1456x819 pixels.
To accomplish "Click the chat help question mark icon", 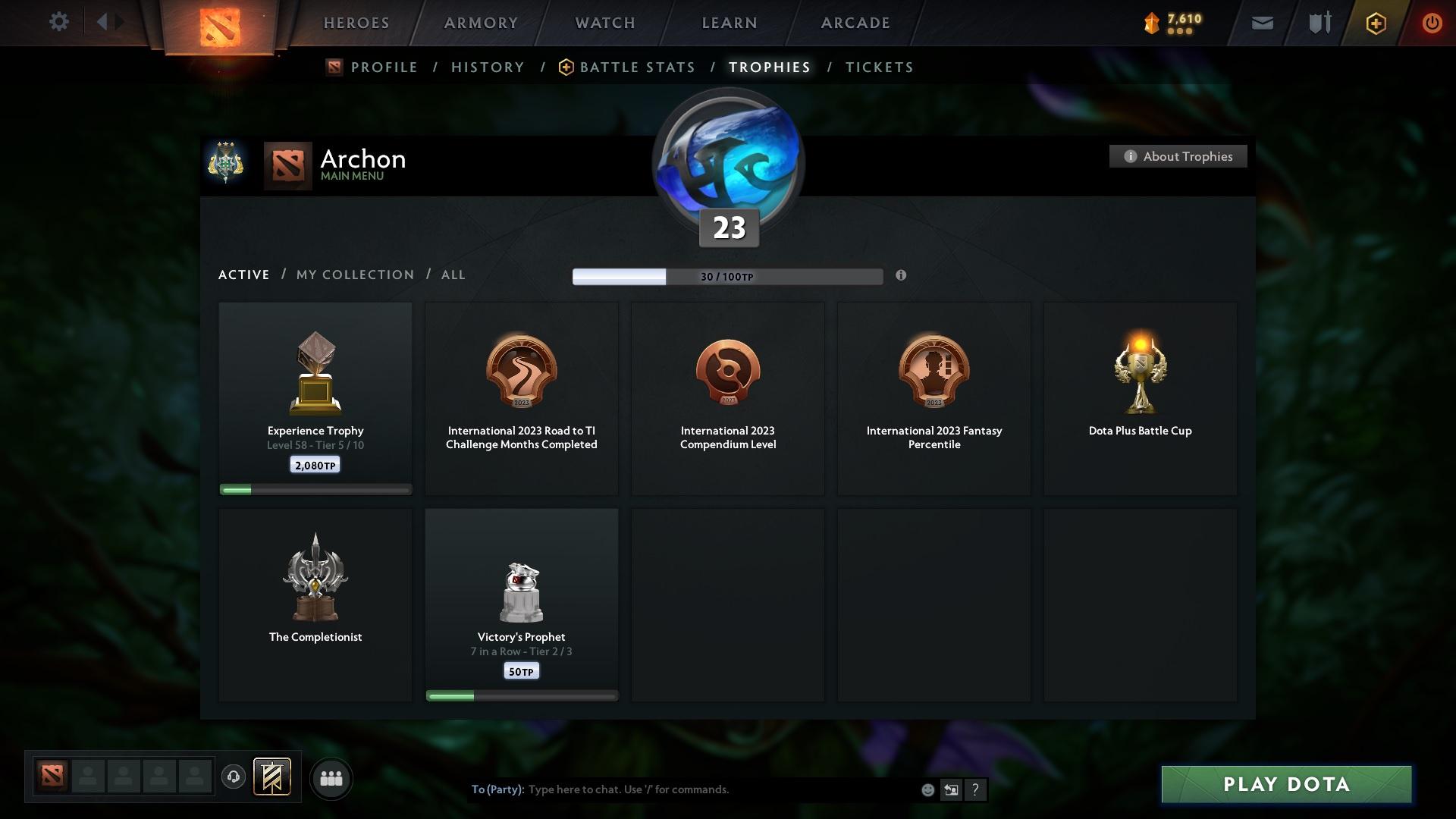I will tap(976, 789).
